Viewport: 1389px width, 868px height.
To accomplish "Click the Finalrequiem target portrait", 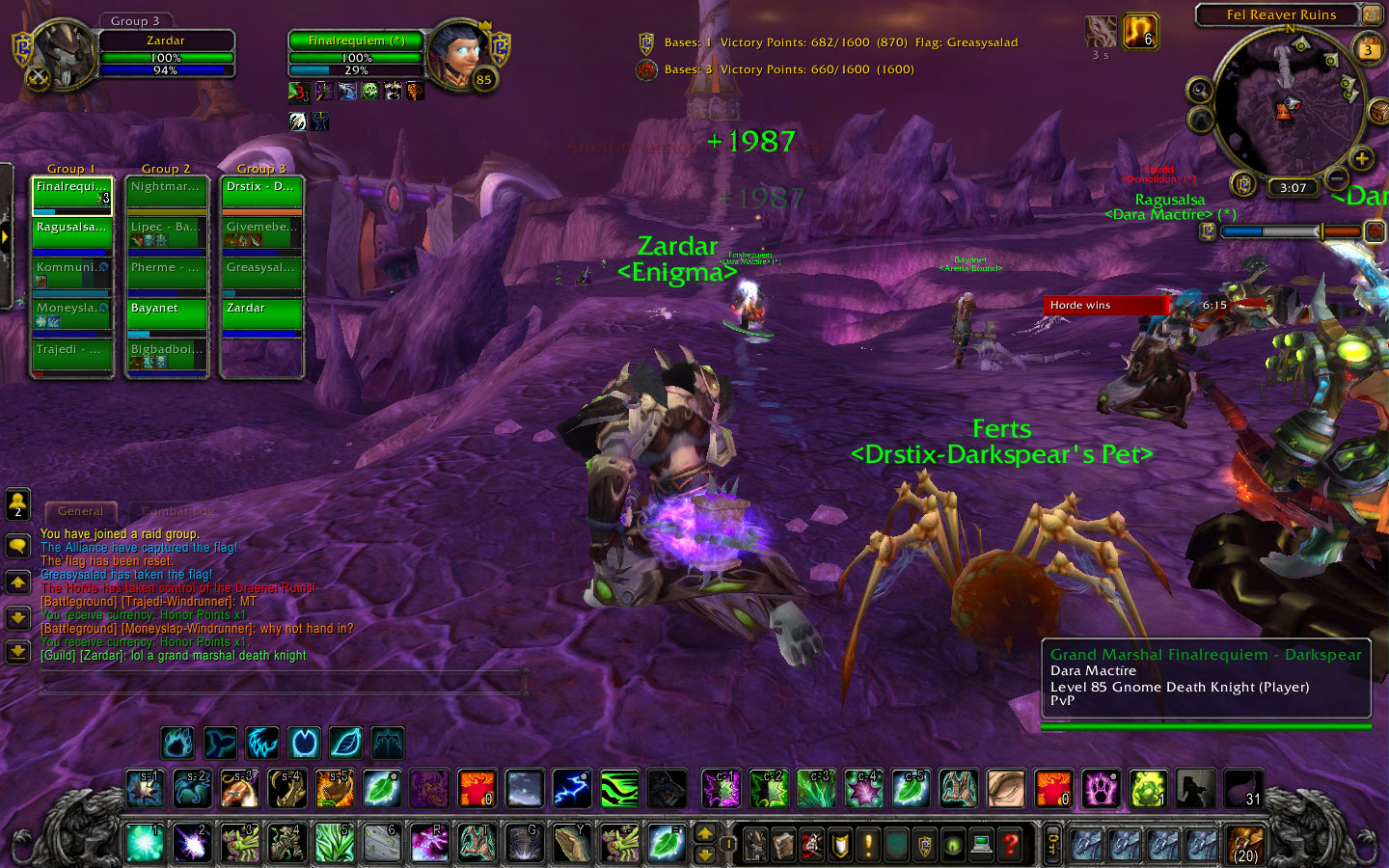I will coord(458,54).
